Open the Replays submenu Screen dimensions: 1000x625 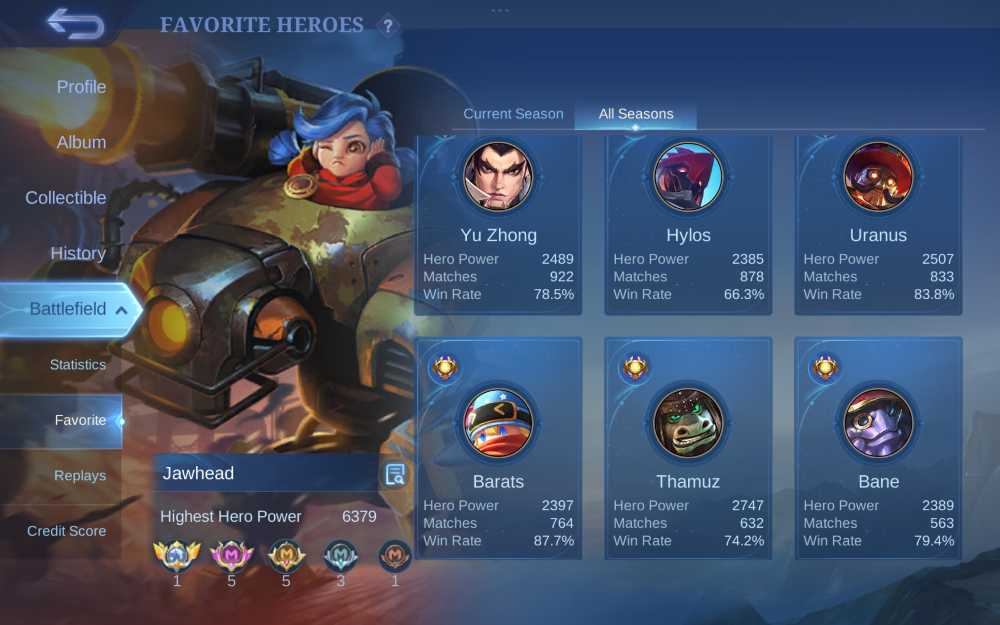[79, 476]
